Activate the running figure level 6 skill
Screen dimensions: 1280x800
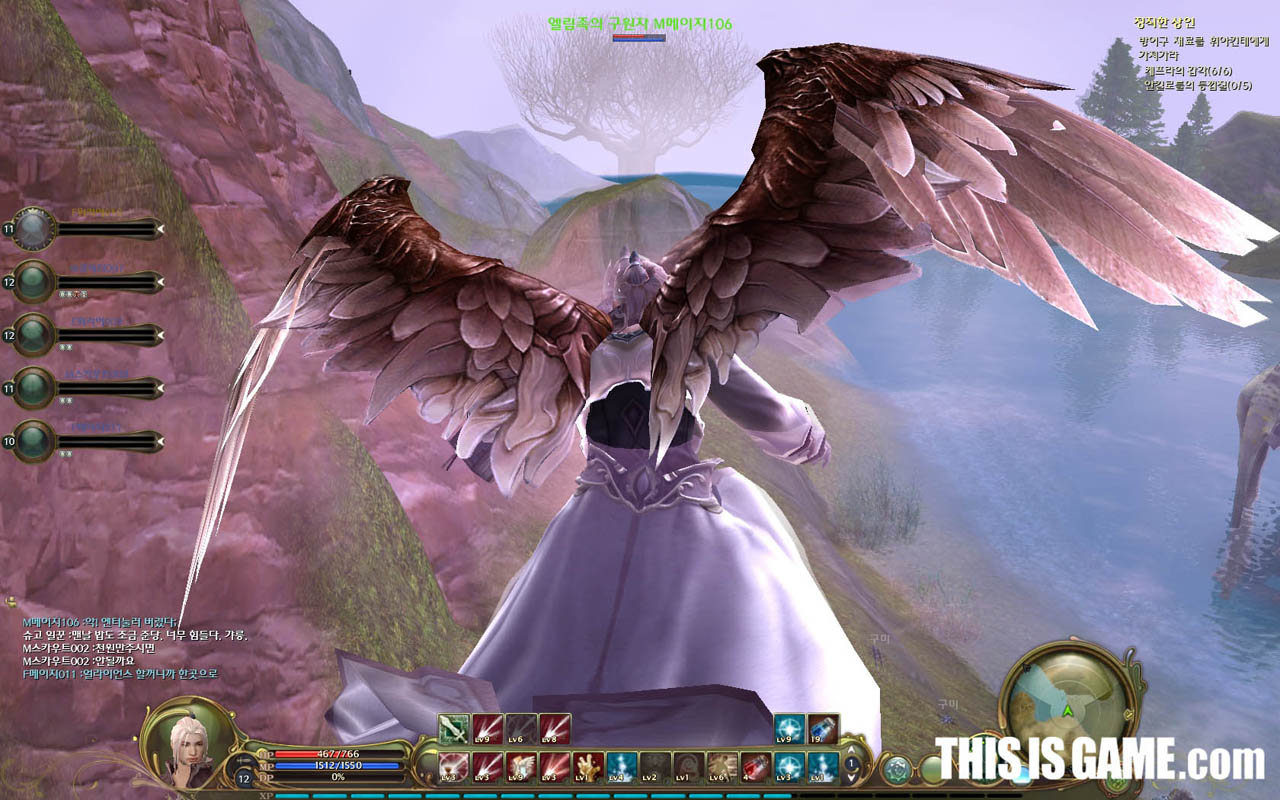[x=723, y=767]
